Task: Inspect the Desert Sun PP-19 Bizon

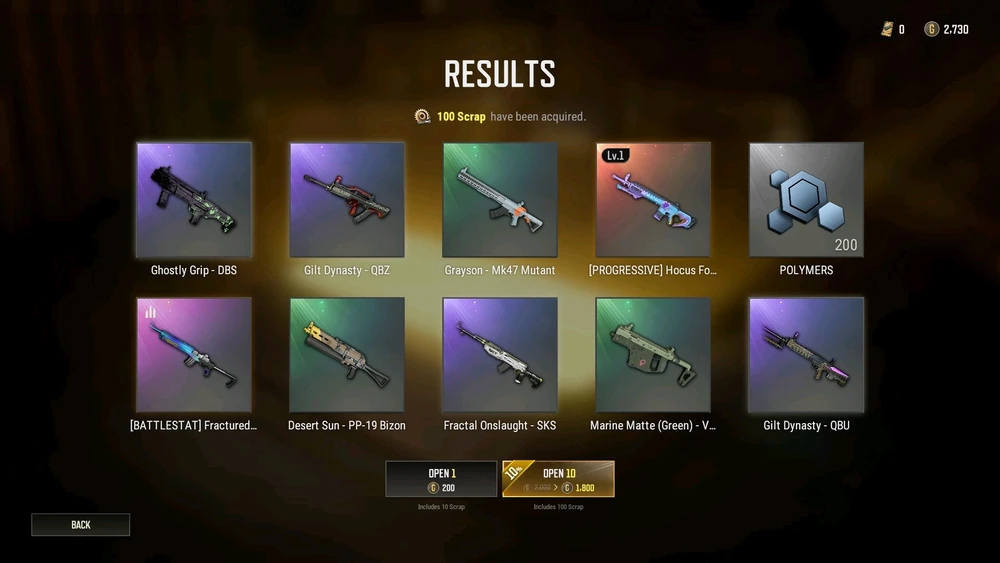Action: (347, 355)
